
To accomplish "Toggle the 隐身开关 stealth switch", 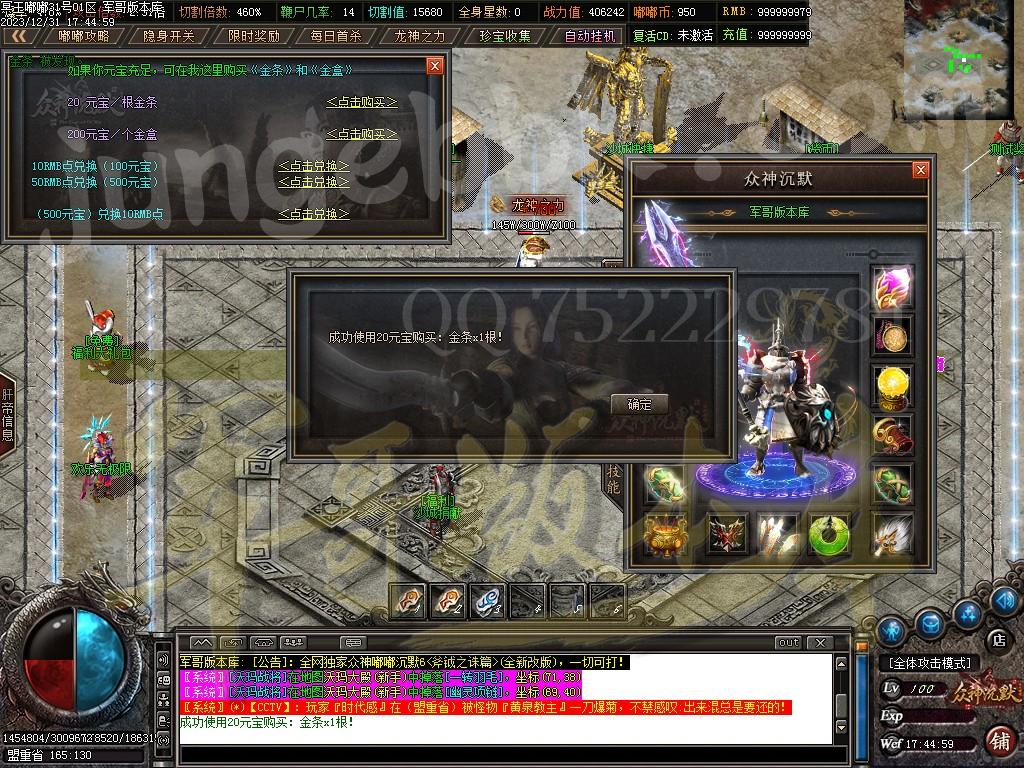I will tap(168, 36).
